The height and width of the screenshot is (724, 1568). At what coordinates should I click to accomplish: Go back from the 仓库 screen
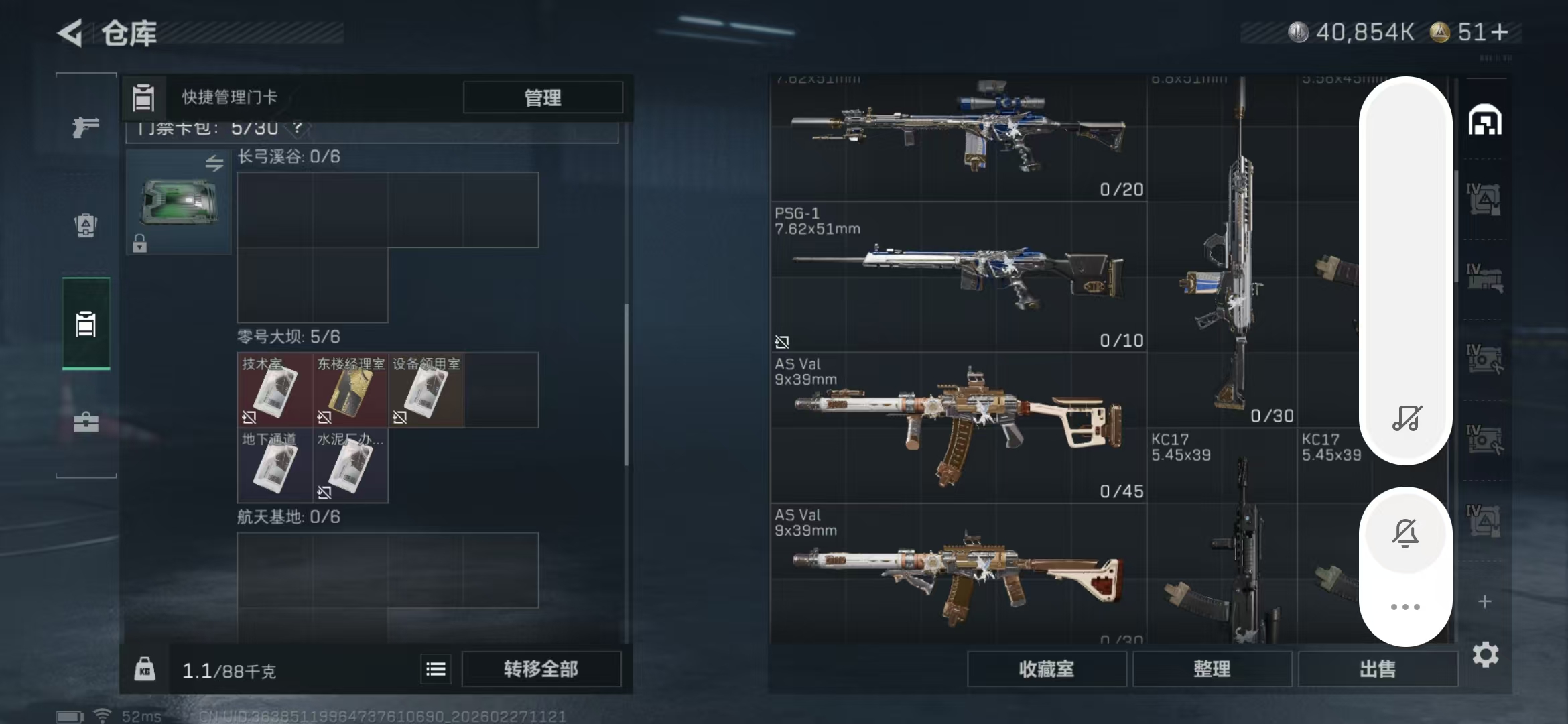click(x=71, y=33)
